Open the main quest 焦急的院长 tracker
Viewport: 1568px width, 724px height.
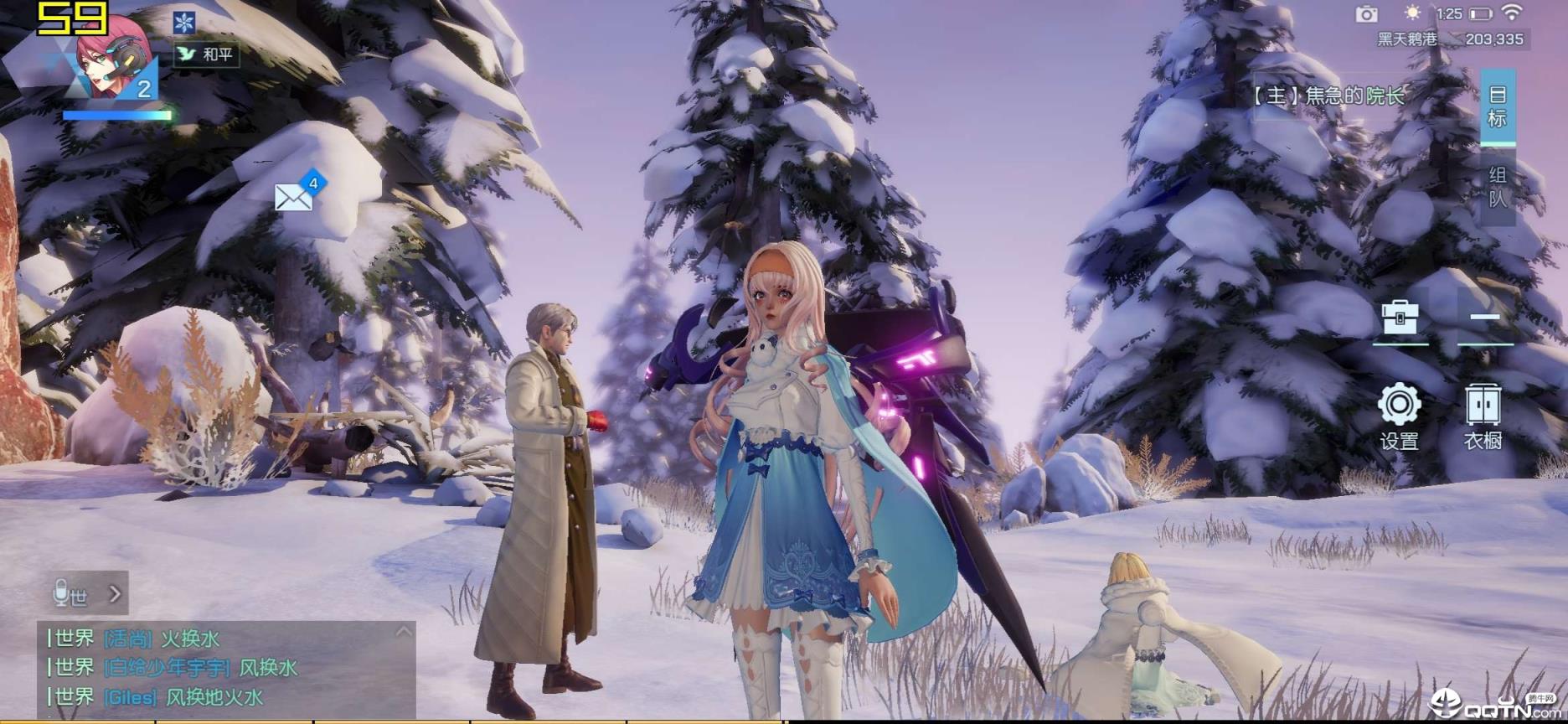click(1328, 96)
